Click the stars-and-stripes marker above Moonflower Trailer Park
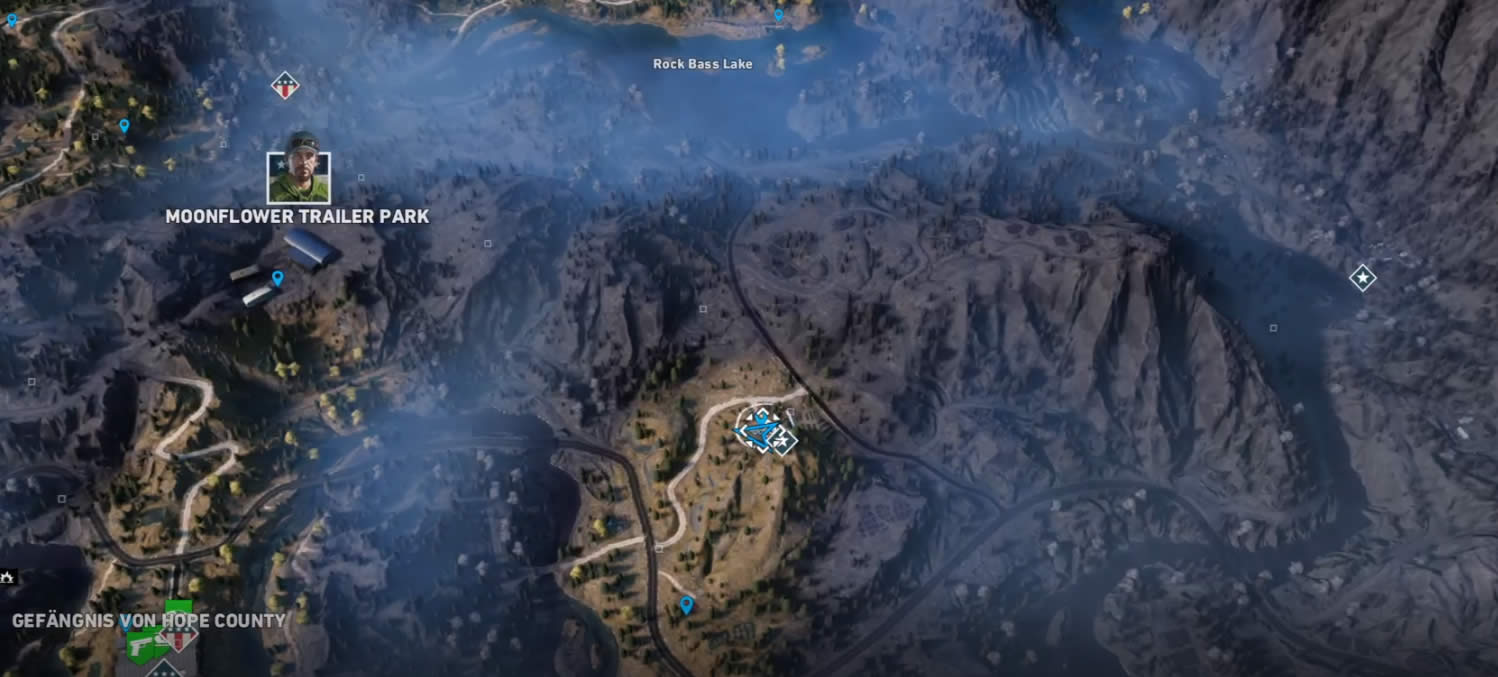 tap(285, 86)
